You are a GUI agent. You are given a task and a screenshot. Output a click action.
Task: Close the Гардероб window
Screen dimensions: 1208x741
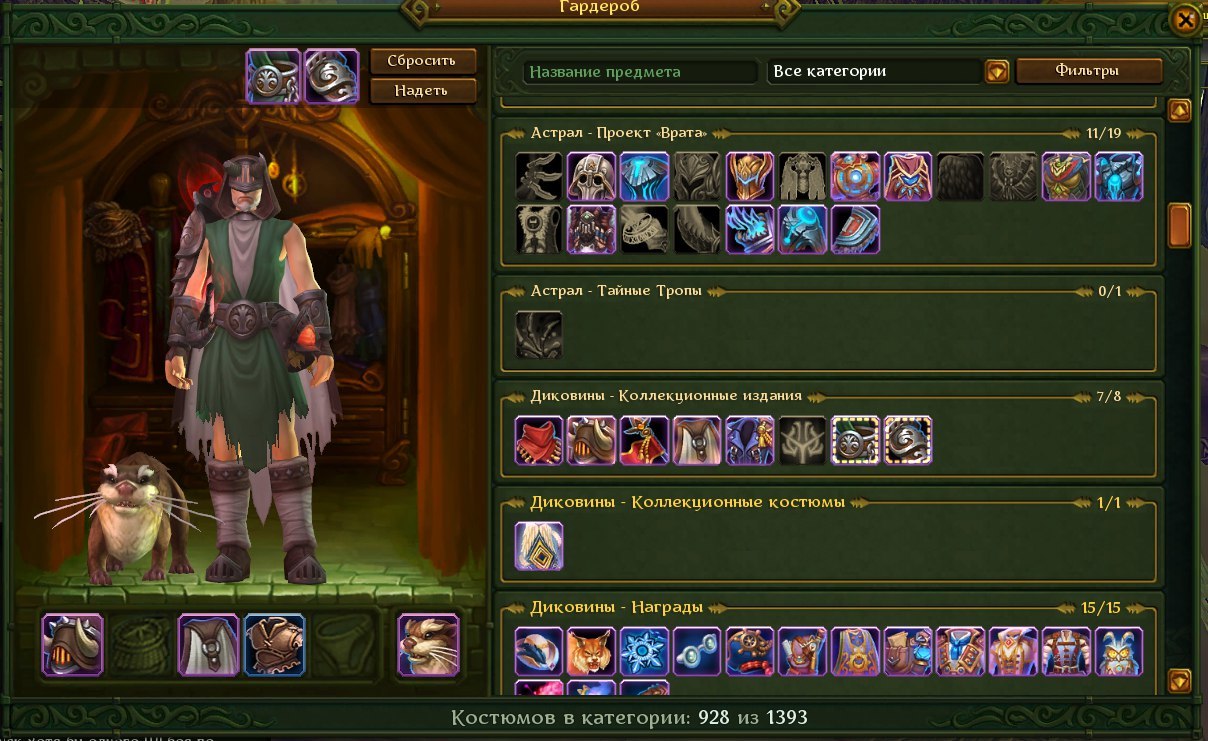(x=1185, y=20)
